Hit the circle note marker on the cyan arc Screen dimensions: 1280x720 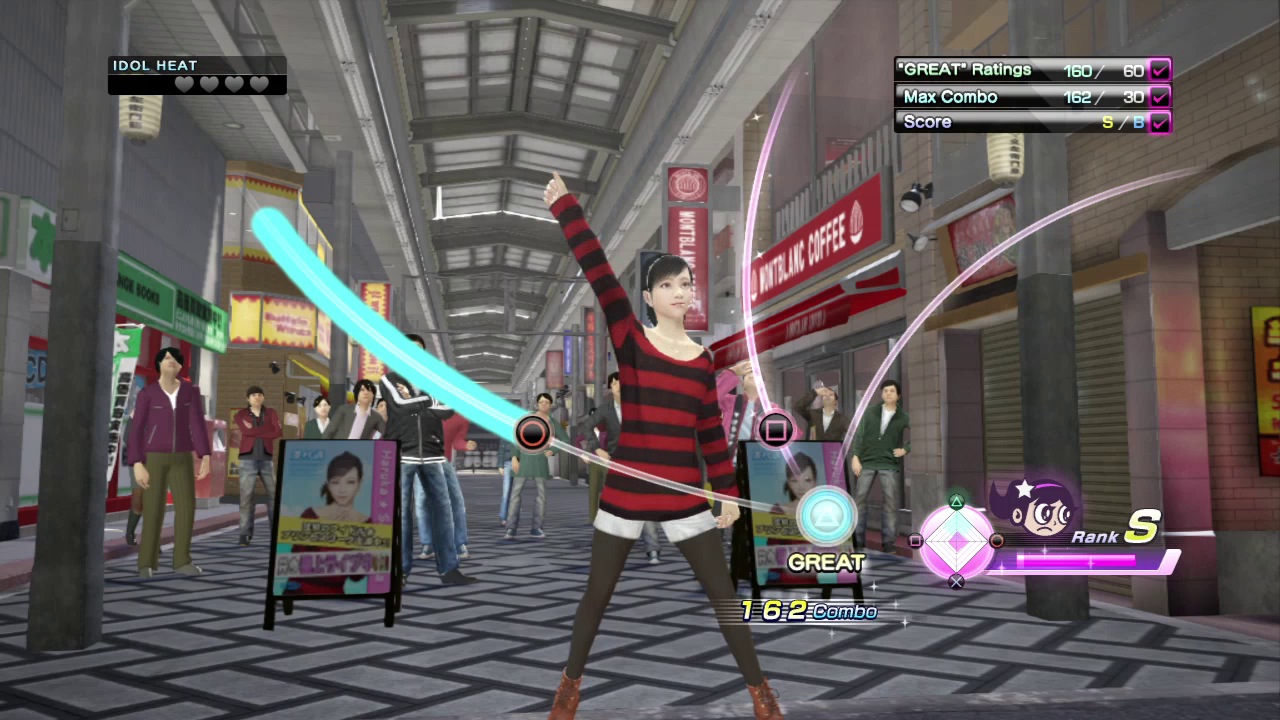coord(531,431)
